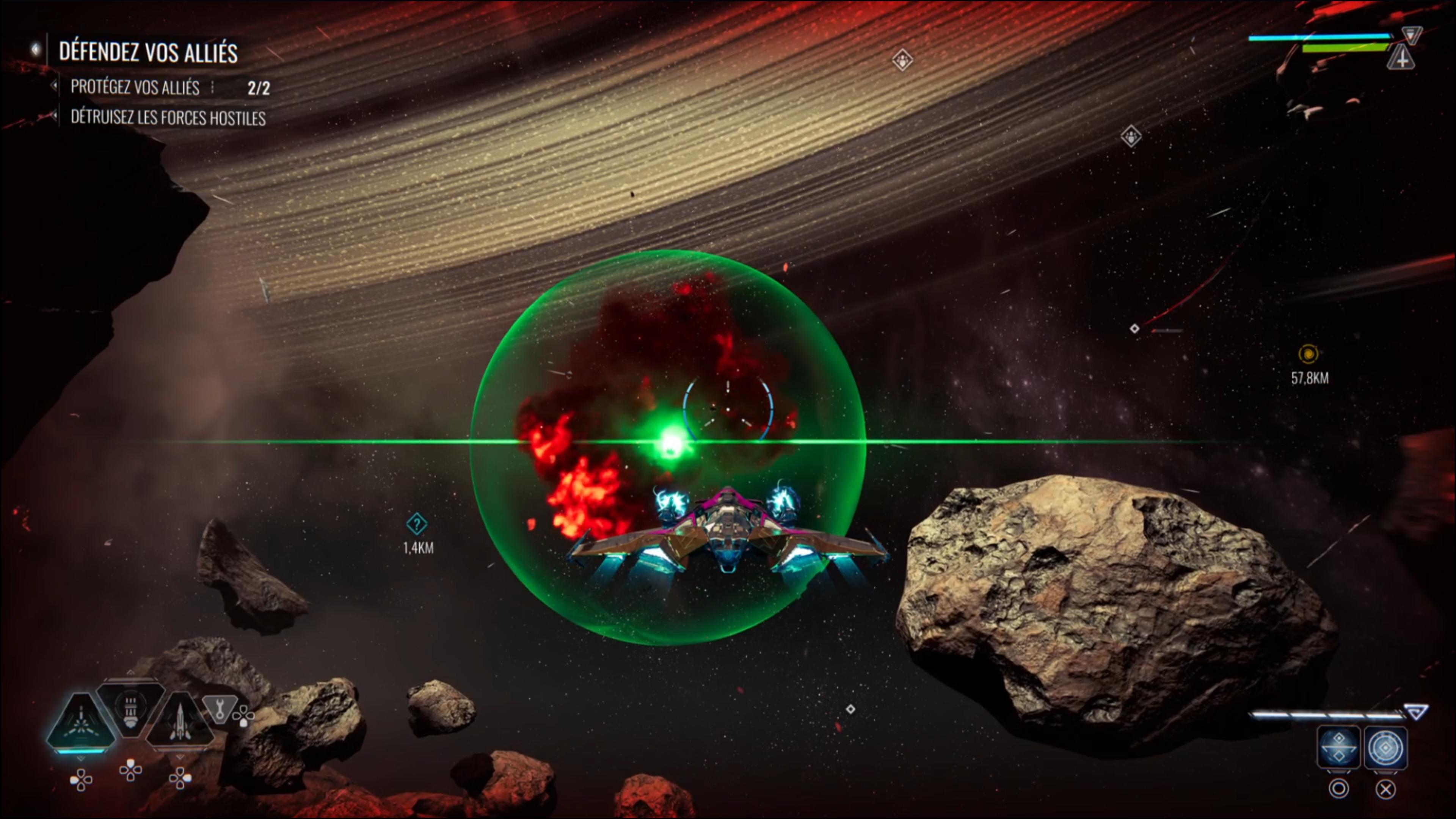Select the "Détruisez les forces hostiles" objective
Screen dimensions: 1456x819
[x=168, y=118]
